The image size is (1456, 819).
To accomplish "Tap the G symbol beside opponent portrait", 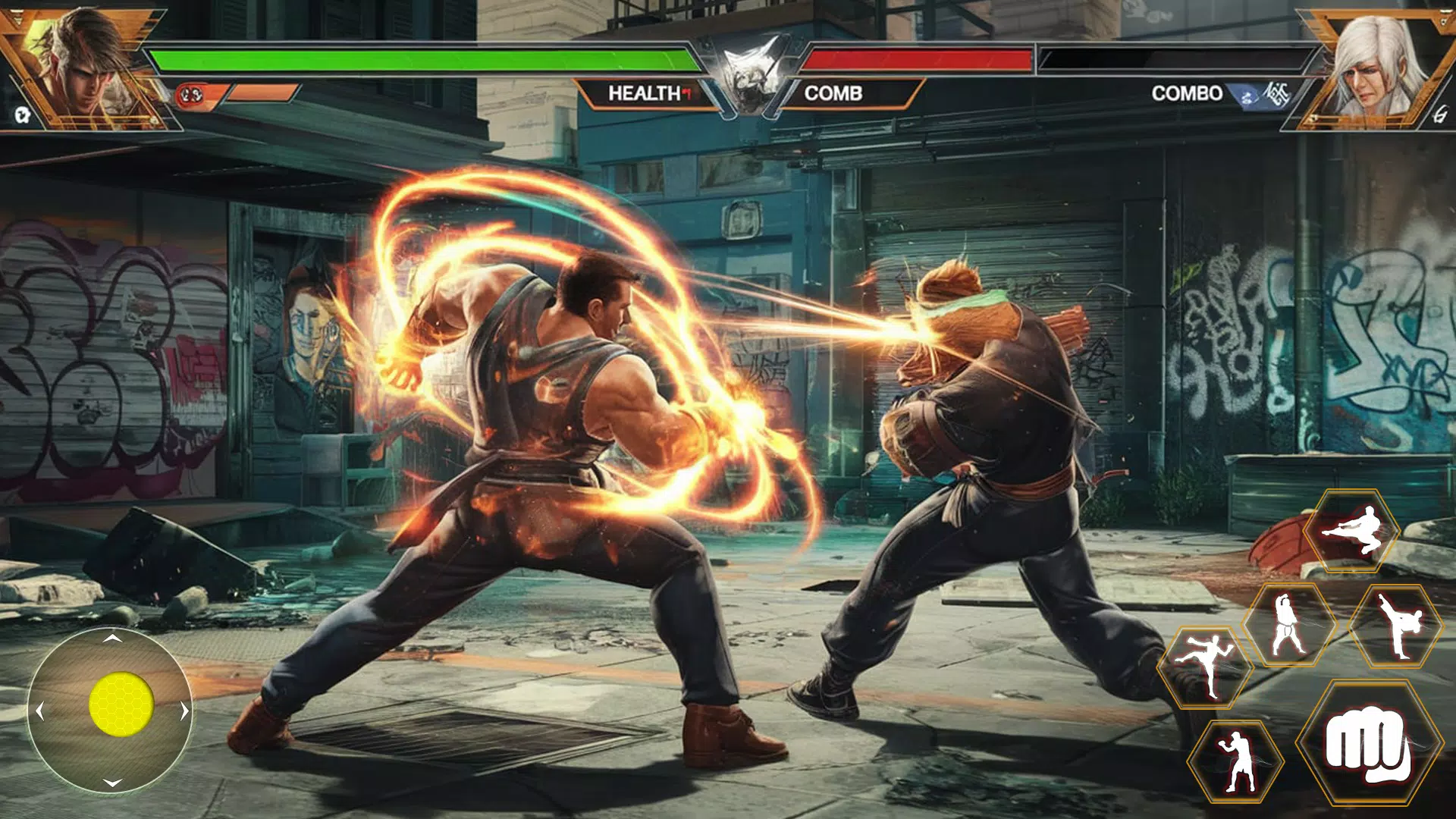I will click(x=1441, y=115).
